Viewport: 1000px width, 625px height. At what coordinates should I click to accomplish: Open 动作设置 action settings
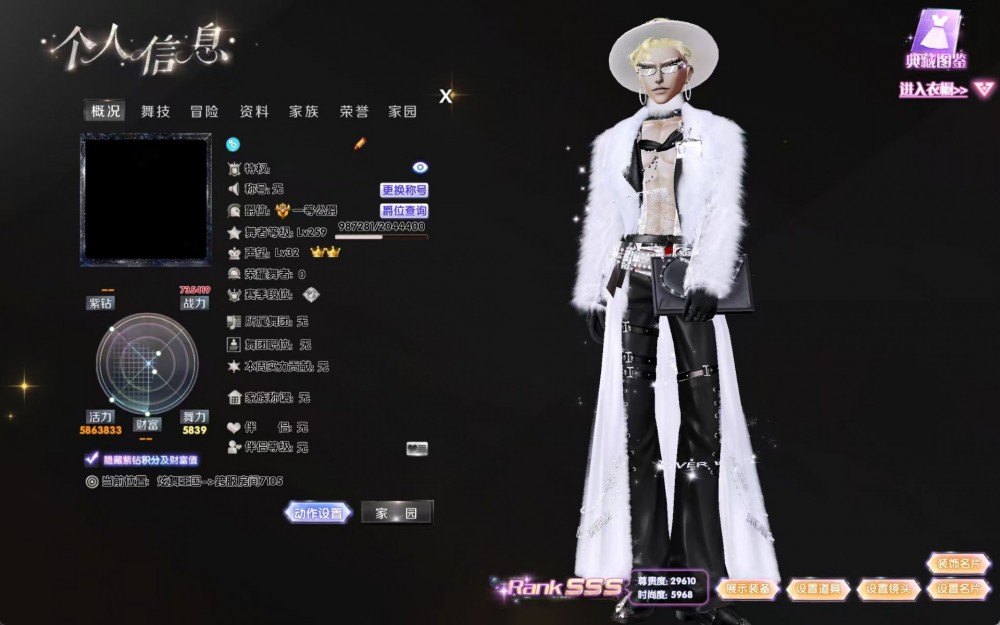[319, 513]
